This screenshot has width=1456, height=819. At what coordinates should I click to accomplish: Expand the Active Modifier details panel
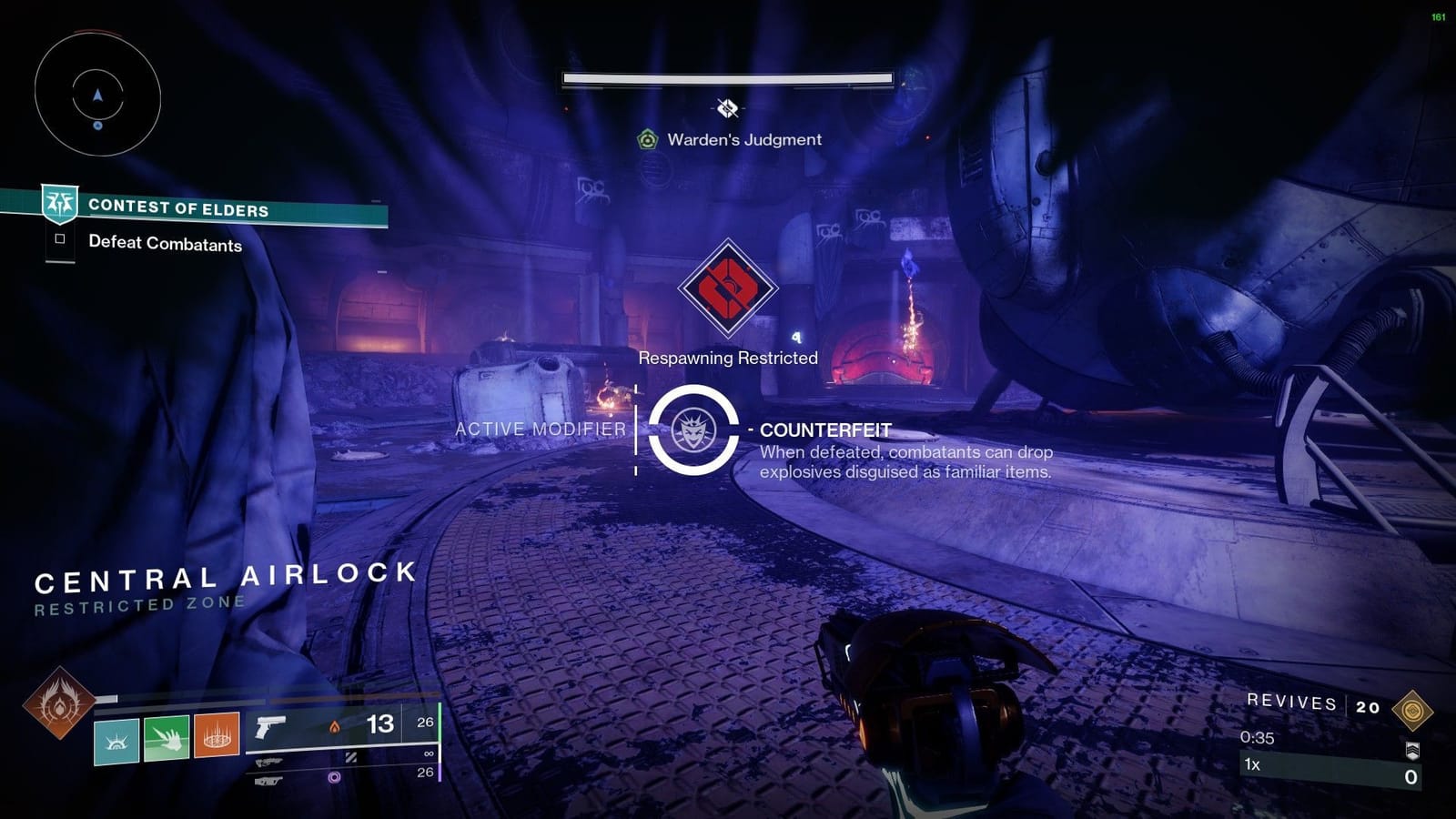pyautogui.click(x=541, y=429)
